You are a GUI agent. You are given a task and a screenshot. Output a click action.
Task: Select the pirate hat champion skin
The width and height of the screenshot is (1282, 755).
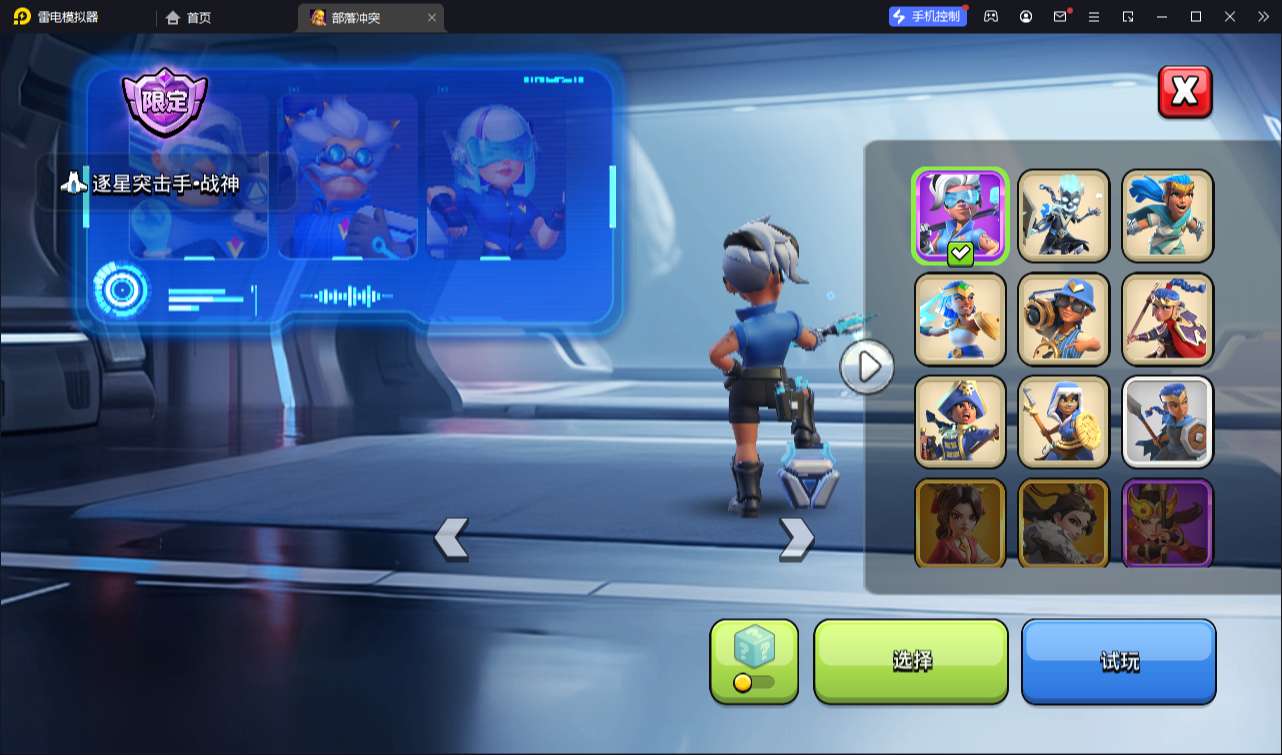click(x=960, y=421)
